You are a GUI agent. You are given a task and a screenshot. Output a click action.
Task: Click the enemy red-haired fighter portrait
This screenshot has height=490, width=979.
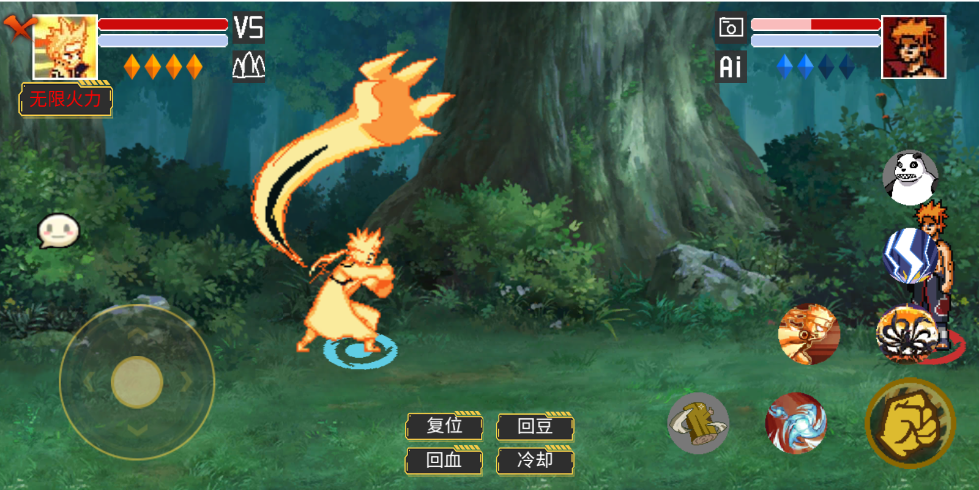tap(913, 47)
